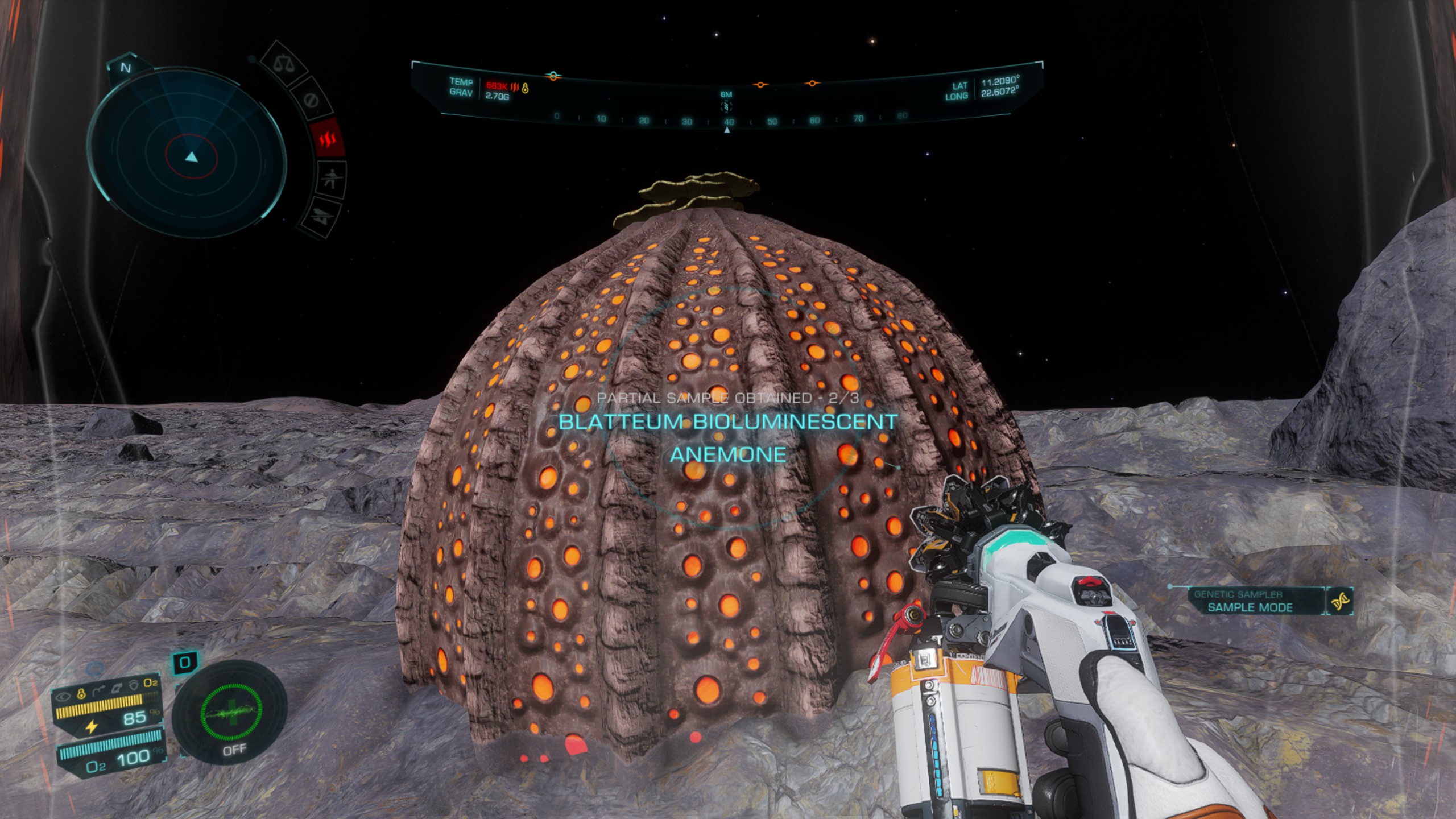Toggle the green shield indicator marked OFF

pos(230,713)
